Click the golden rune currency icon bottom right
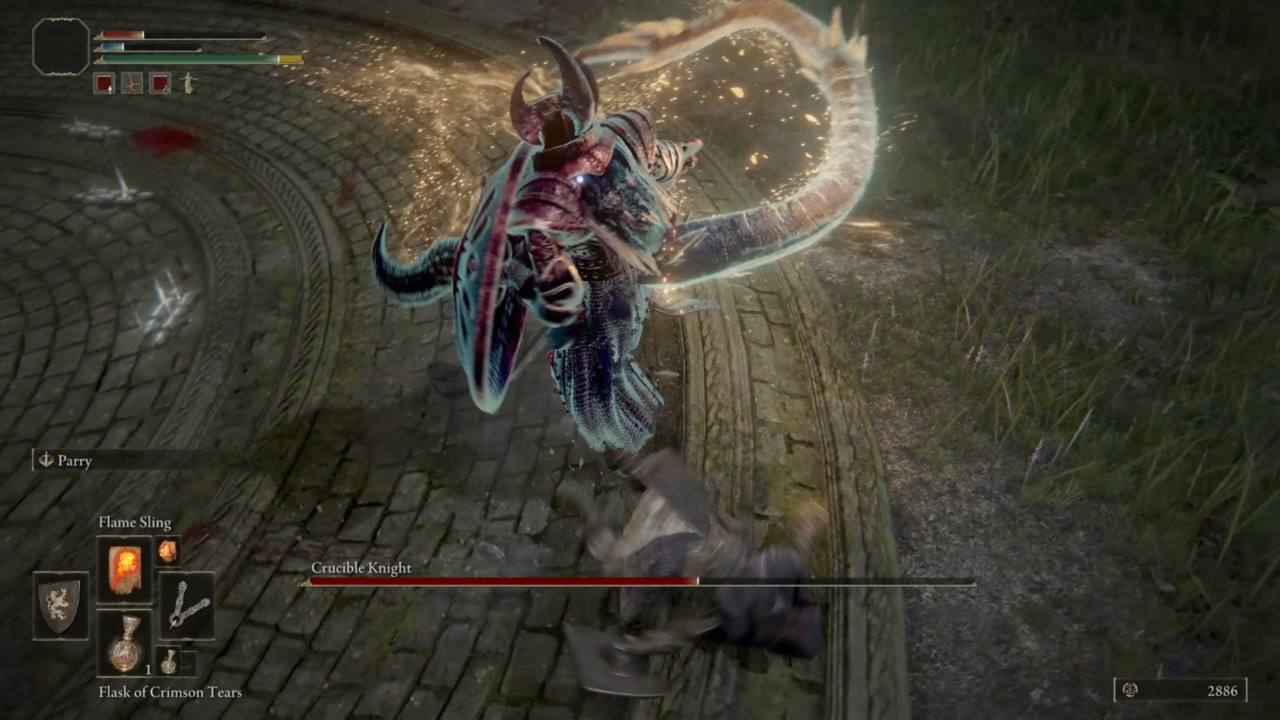The width and height of the screenshot is (1280, 720). tap(1129, 690)
